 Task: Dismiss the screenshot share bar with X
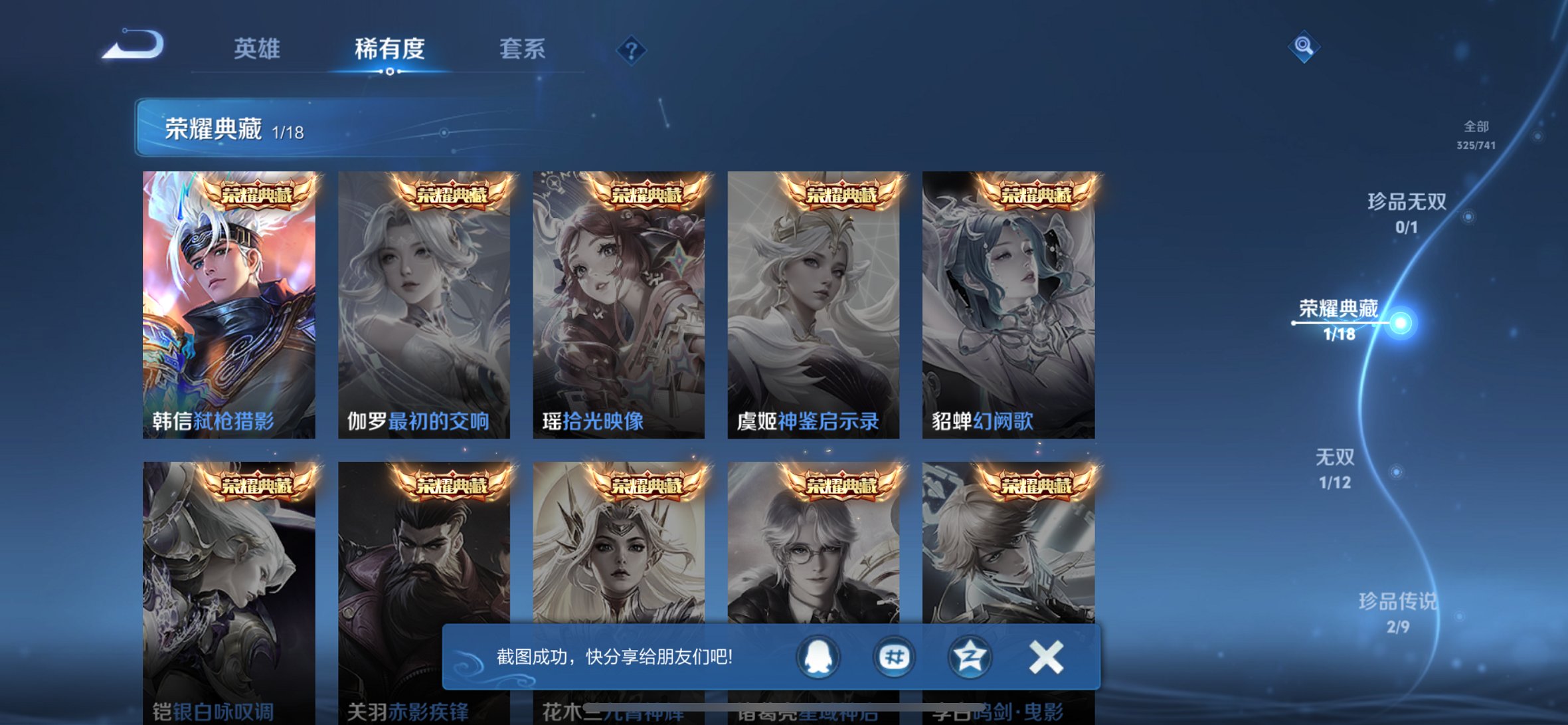coord(1046,655)
